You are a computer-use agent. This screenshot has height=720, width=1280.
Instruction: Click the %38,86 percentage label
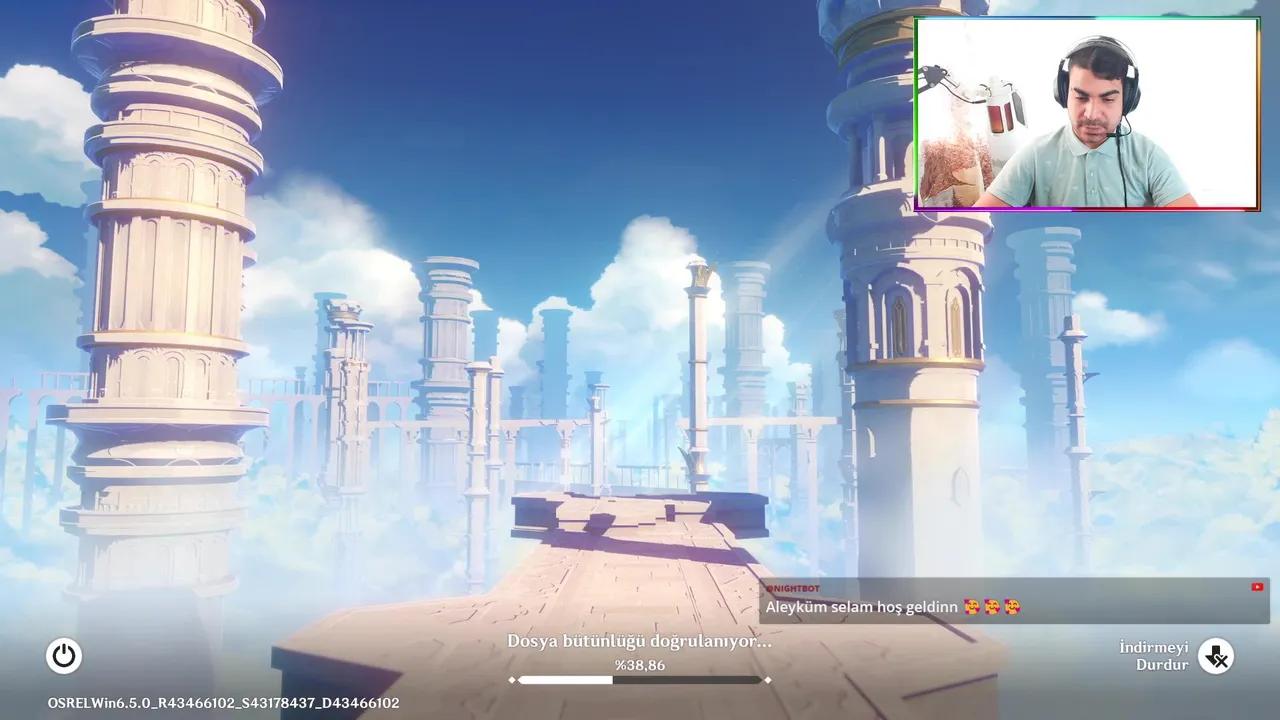pyautogui.click(x=639, y=665)
